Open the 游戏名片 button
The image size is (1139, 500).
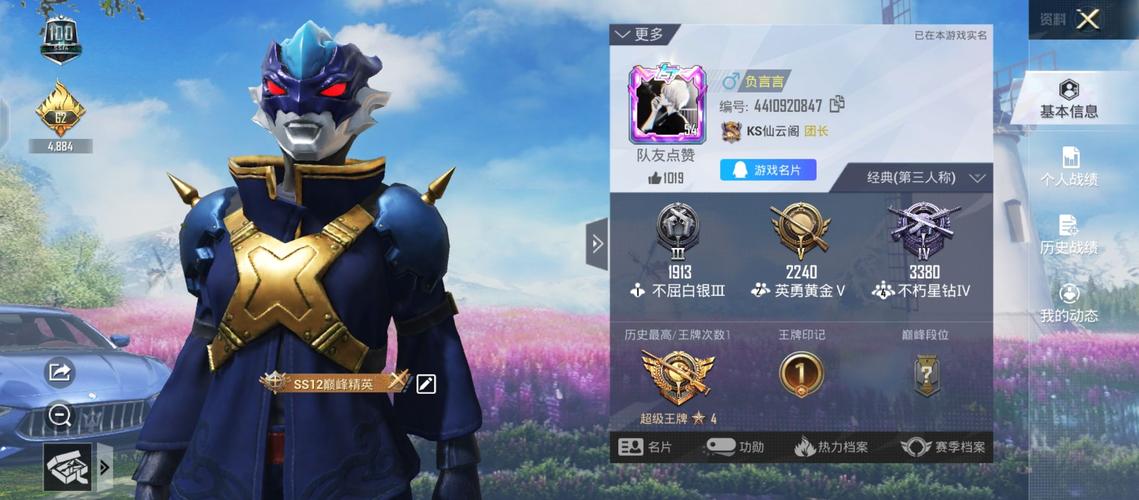(x=768, y=170)
